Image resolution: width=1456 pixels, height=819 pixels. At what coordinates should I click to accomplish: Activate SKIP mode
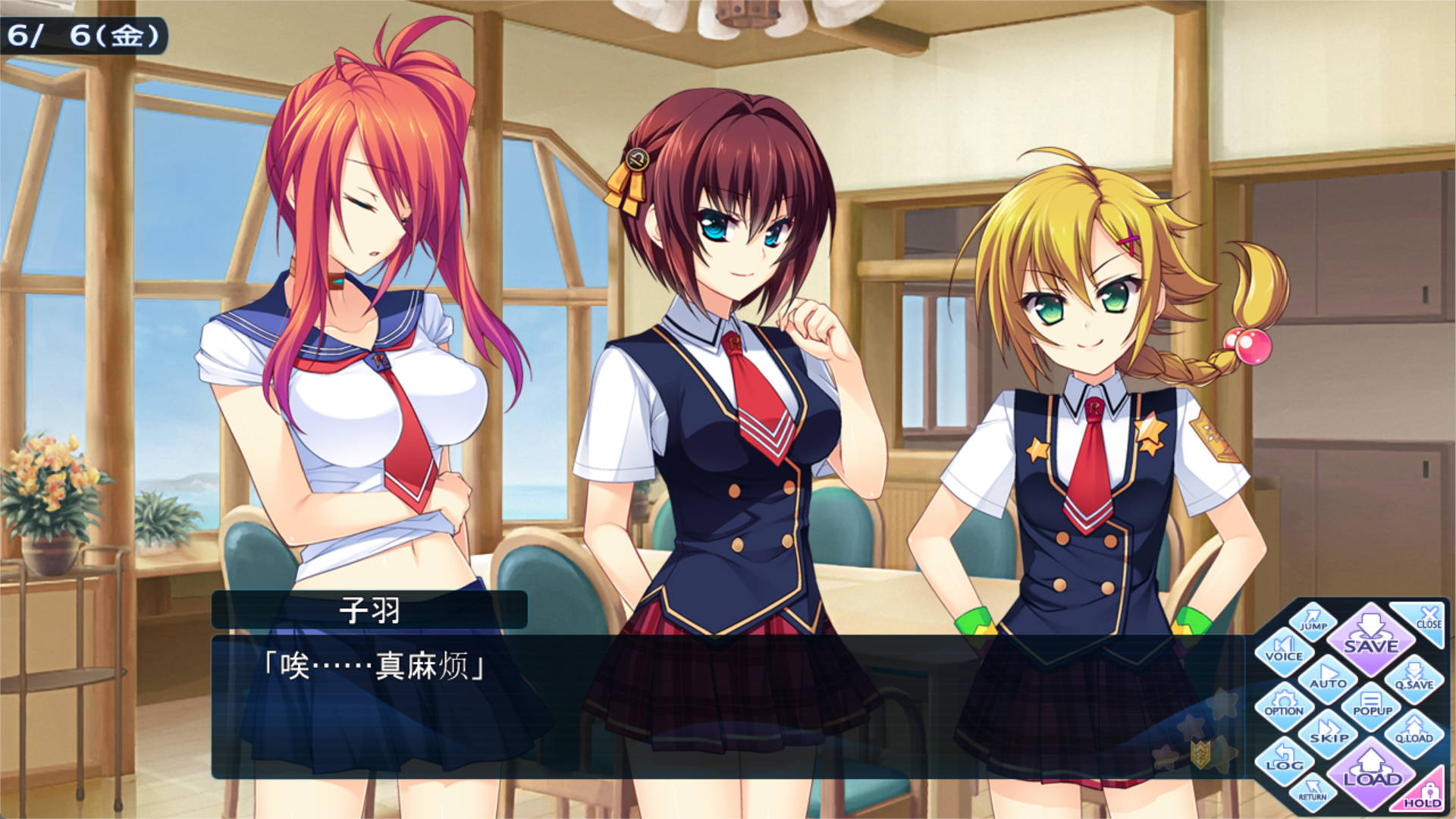(1329, 733)
